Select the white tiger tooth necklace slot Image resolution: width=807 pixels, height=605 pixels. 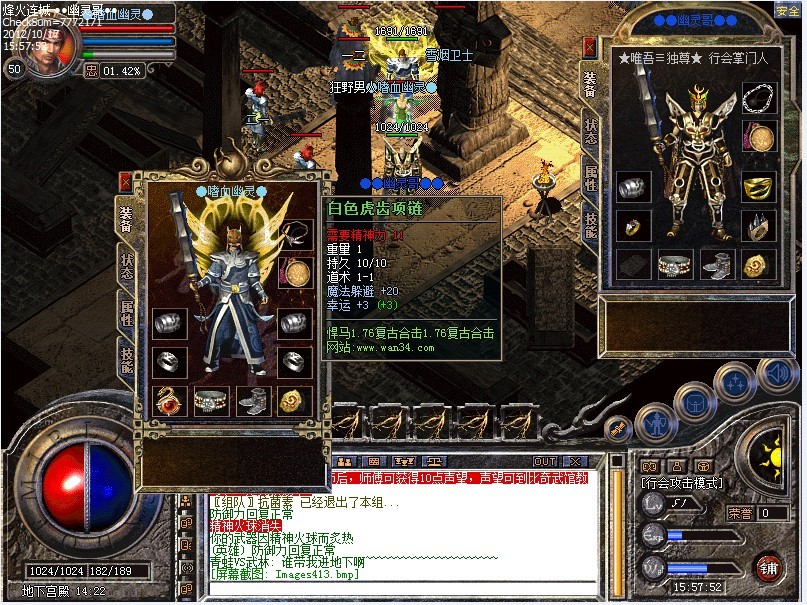(x=294, y=234)
